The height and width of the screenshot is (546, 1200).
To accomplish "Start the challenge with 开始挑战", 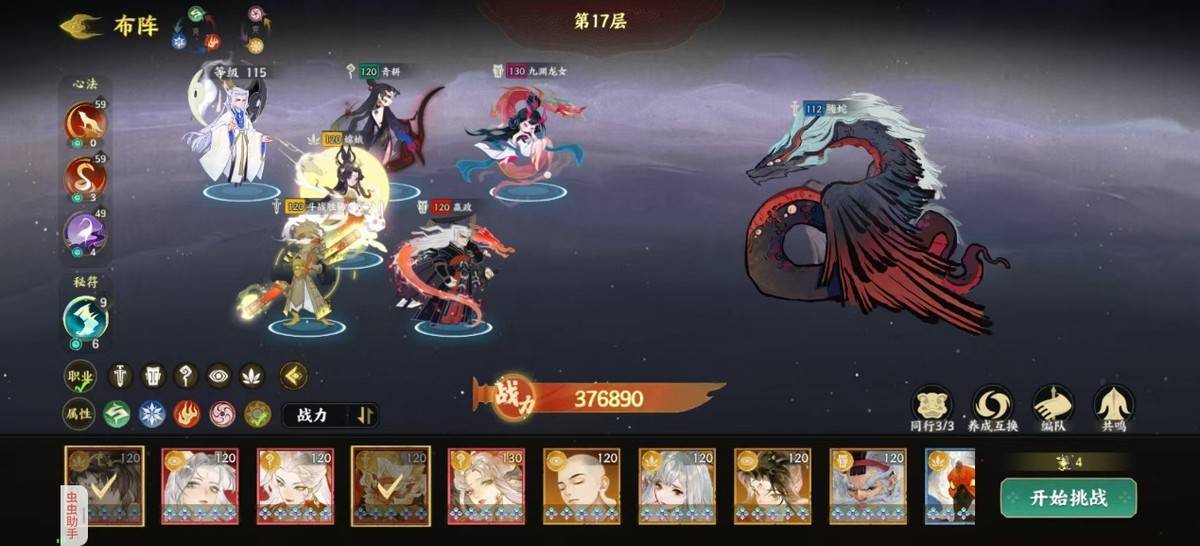I will click(x=1068, y=498).
